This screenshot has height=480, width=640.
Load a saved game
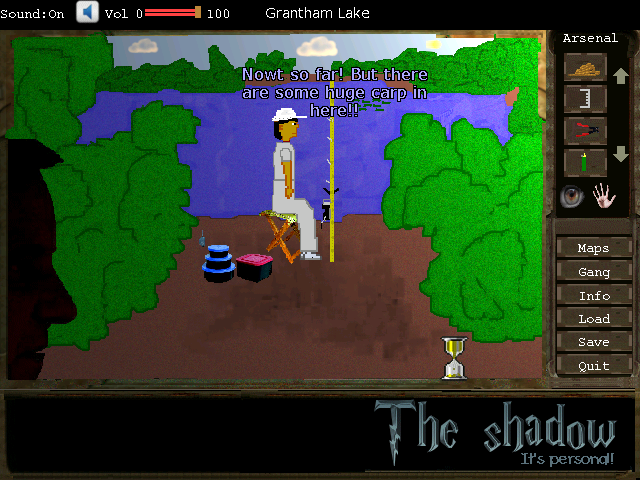[593, 319]
